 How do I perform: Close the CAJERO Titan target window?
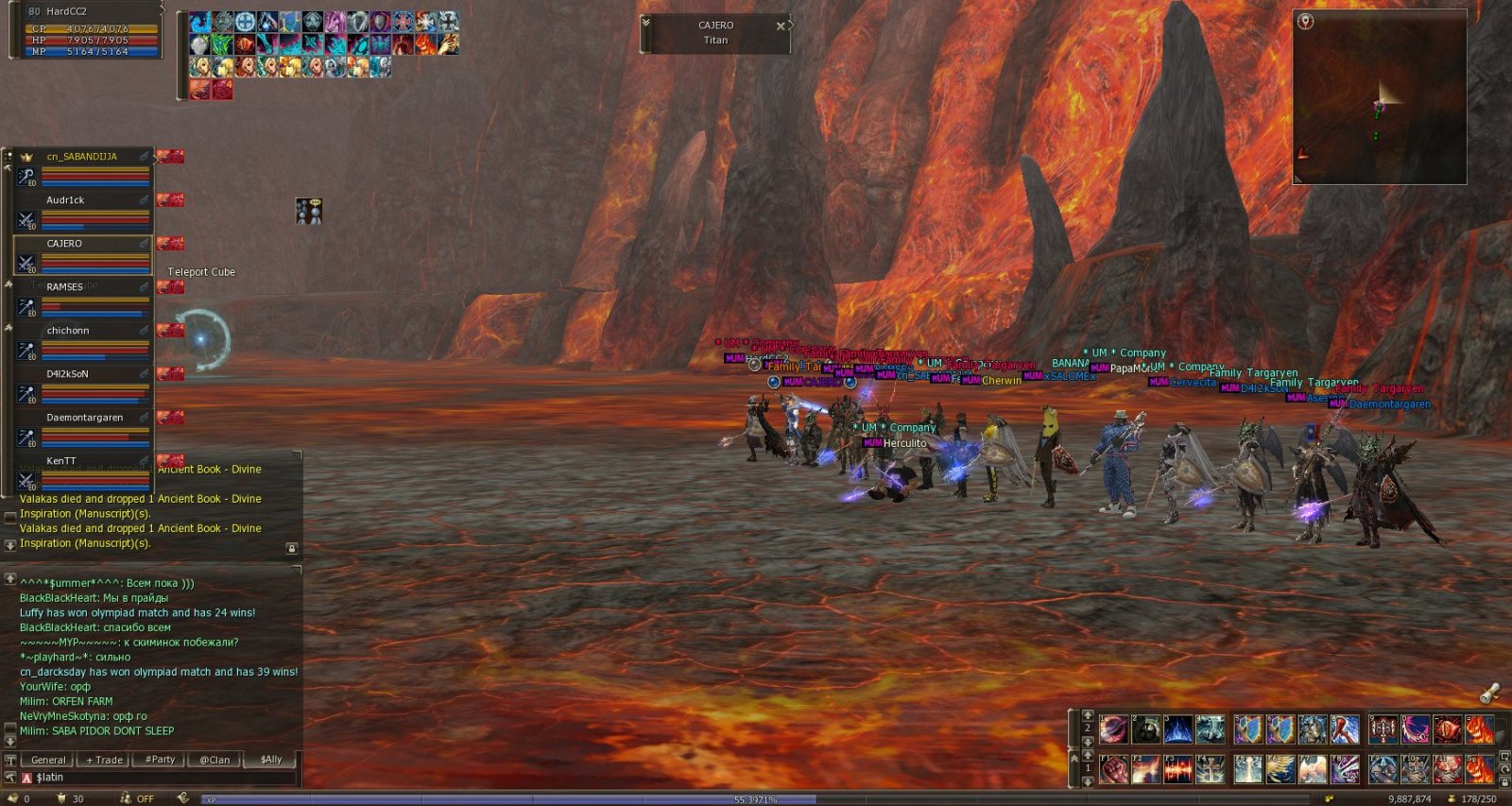click(x=781, y=26)
